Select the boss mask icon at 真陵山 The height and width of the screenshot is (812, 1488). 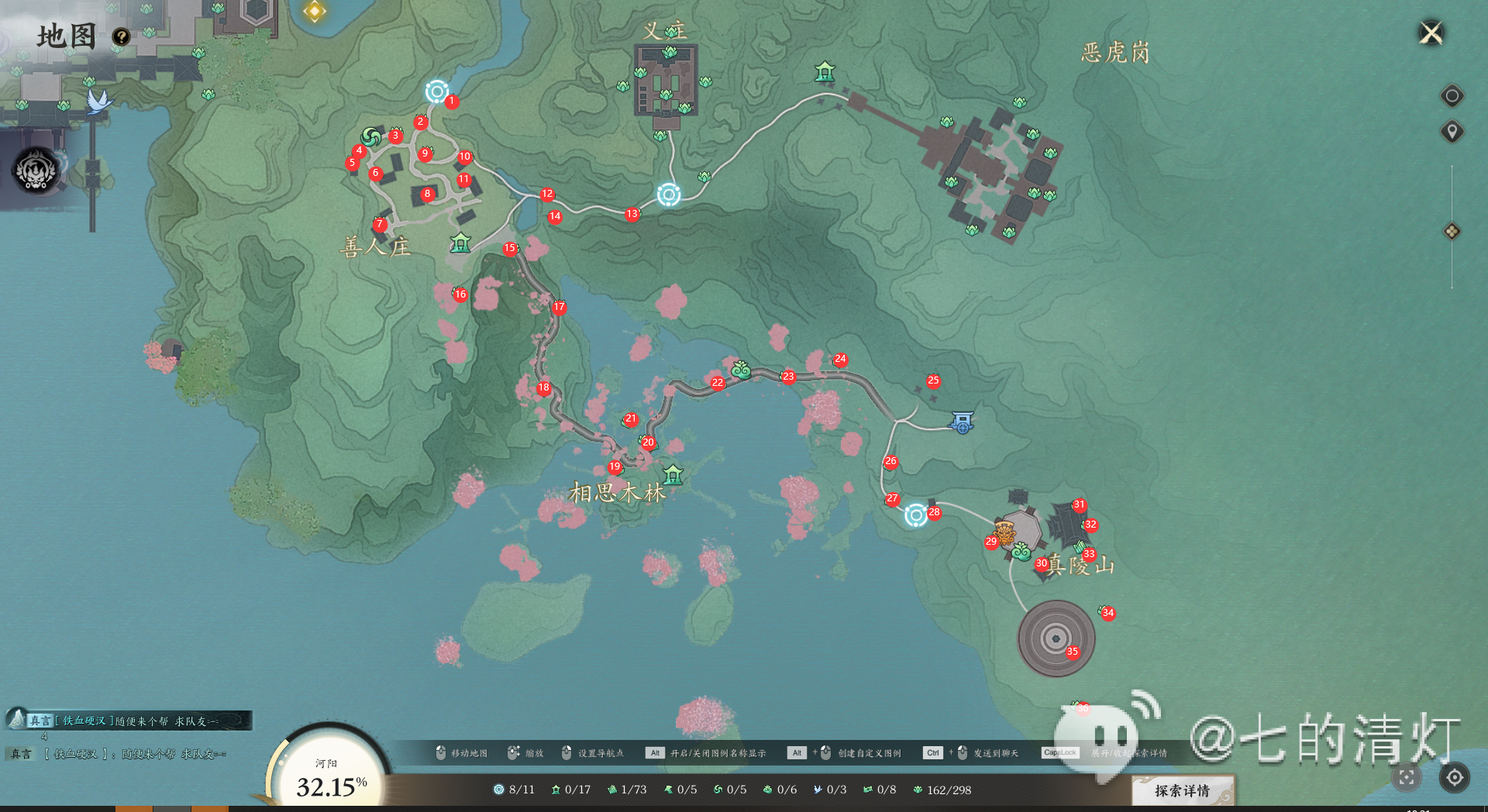point(1005,532)
